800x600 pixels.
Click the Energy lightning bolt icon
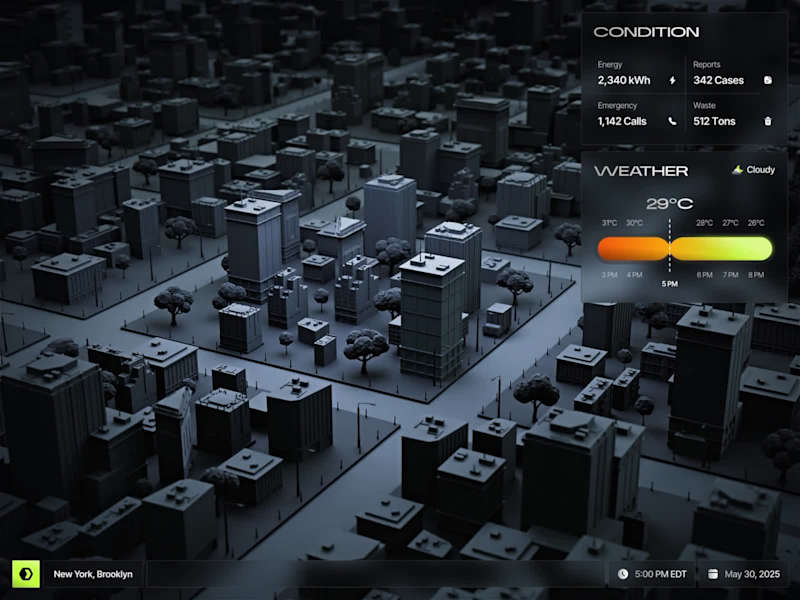(672, 80)
